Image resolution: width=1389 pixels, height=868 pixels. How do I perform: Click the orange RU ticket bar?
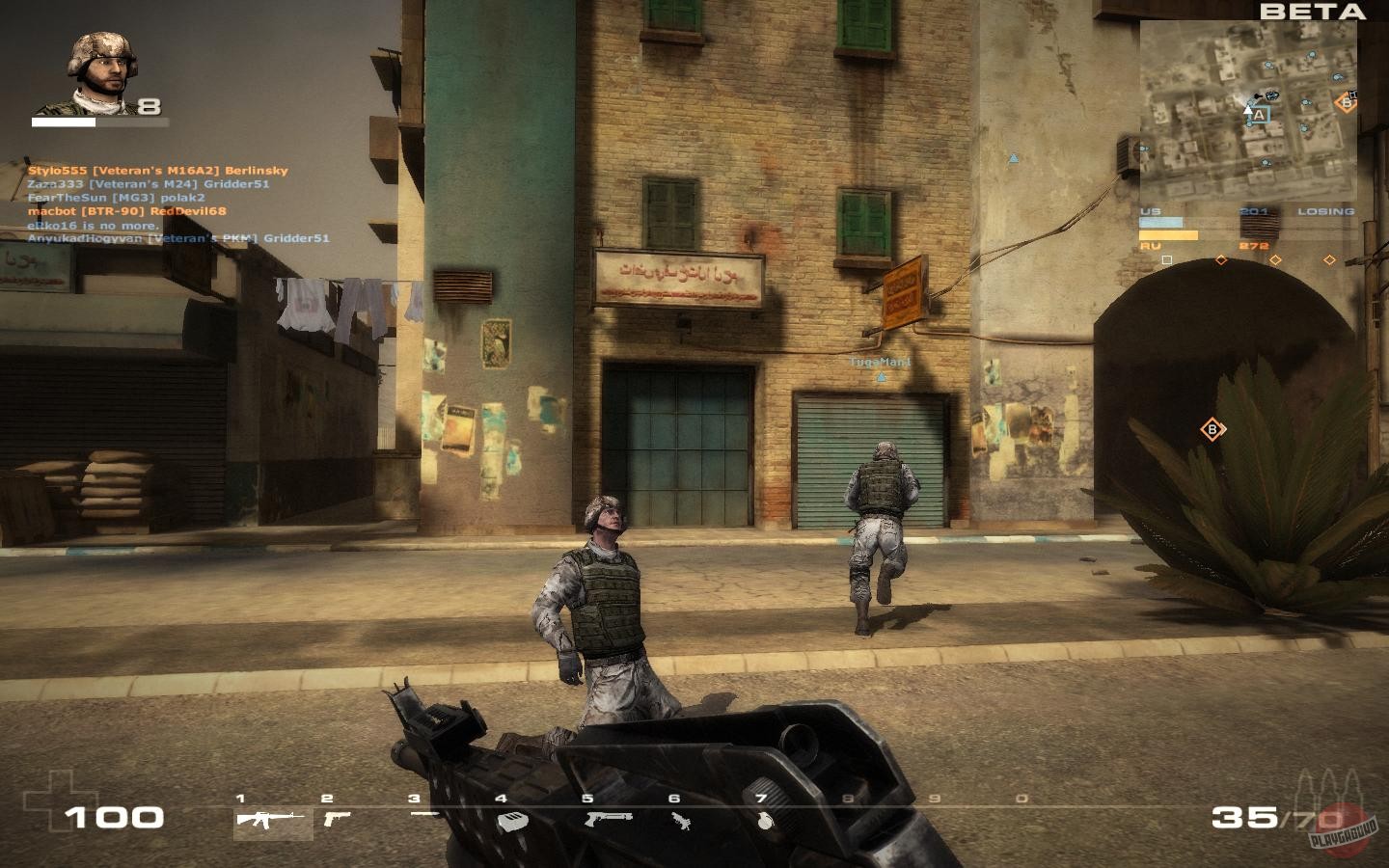click(1169, 235)
